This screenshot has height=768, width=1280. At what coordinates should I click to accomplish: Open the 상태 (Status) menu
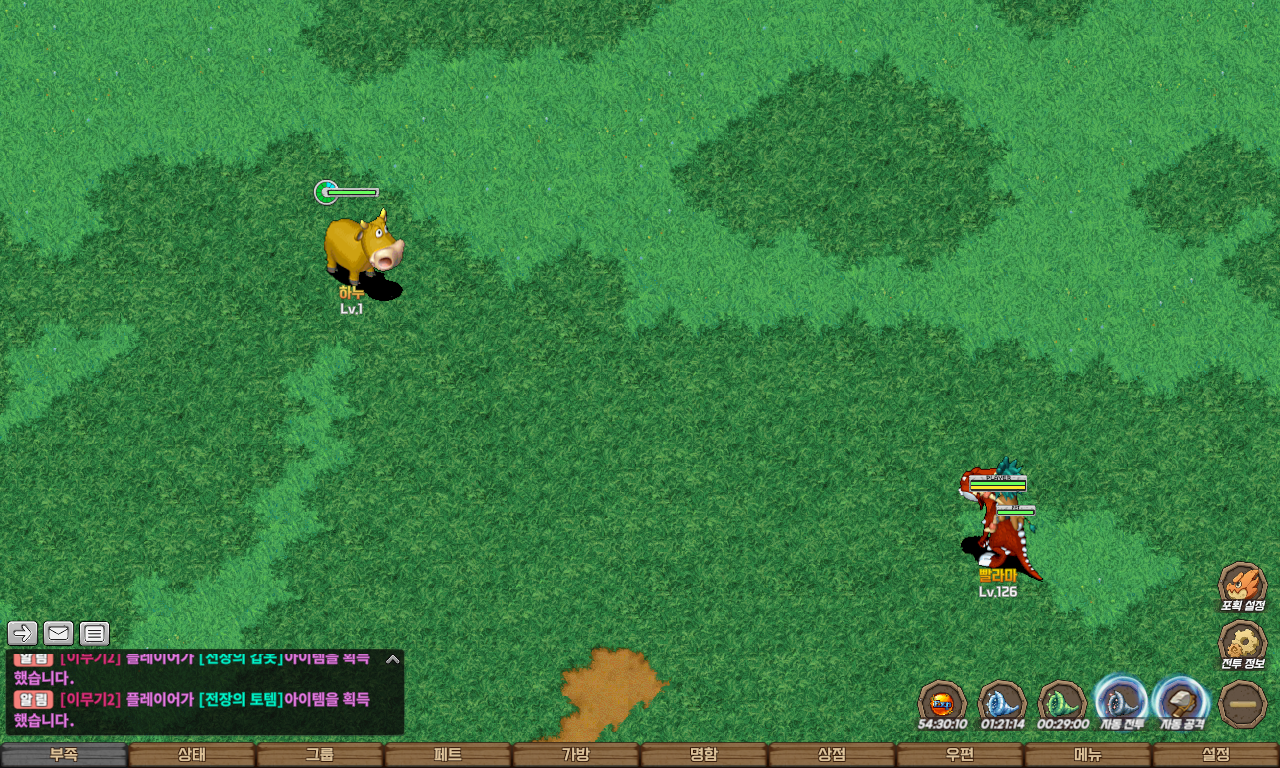click(192, 755)
